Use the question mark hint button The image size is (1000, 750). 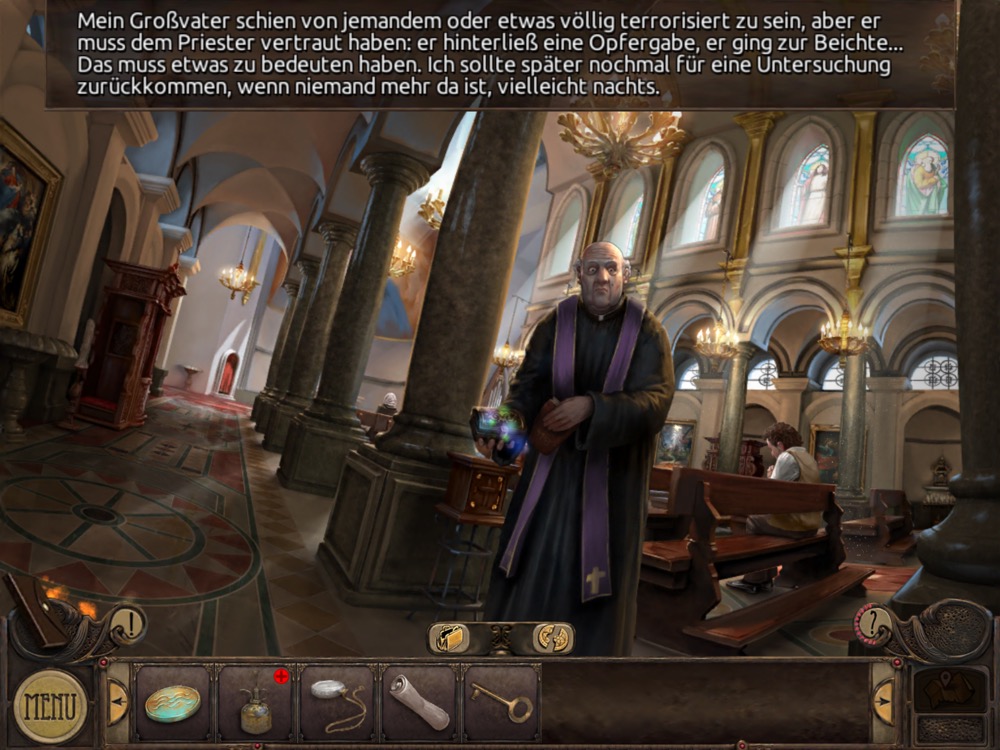(x=873, y=624)
